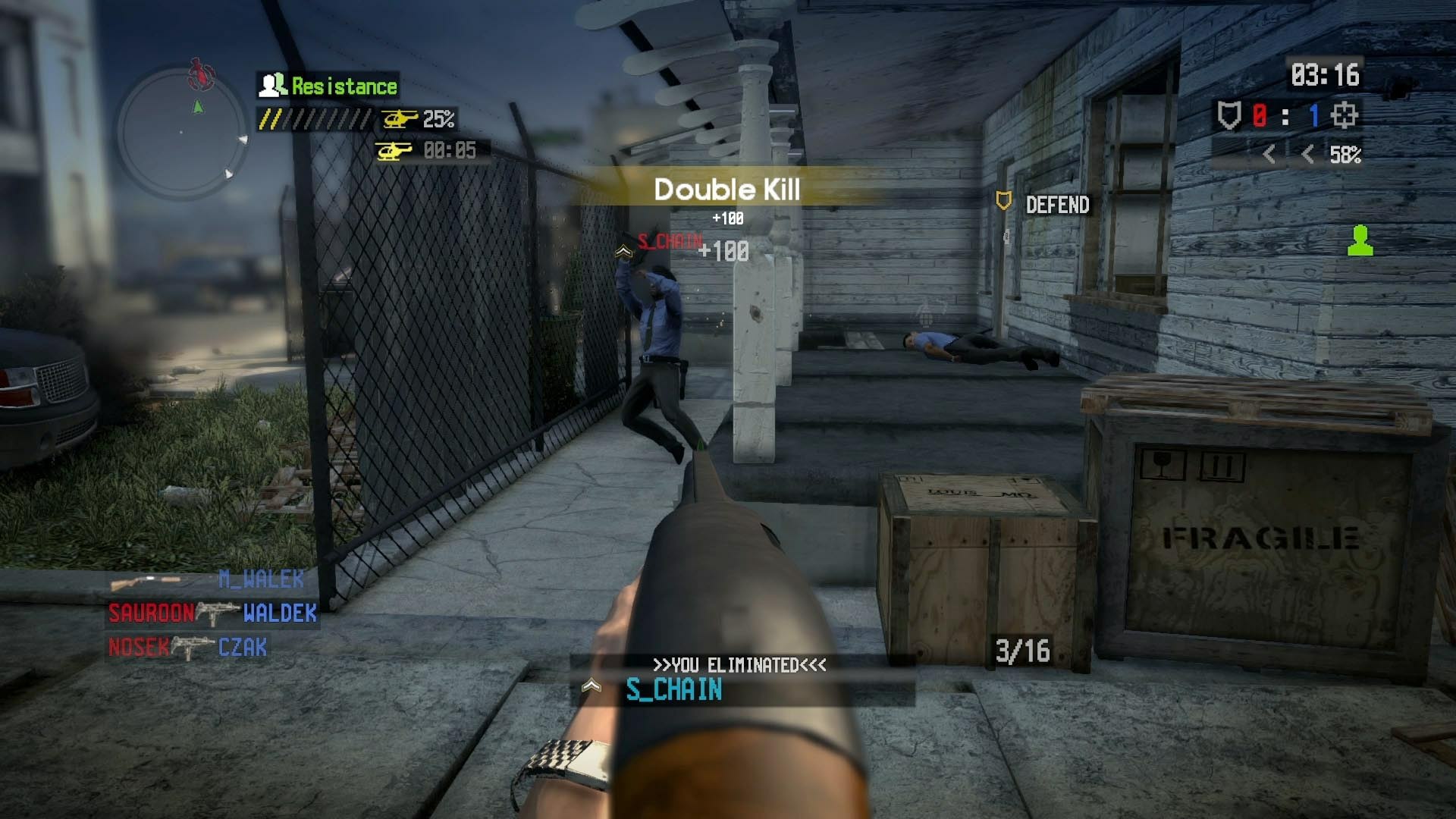
Task: Click the yellow helicopter icon showing 25%
Action: [x=397, y=118]
